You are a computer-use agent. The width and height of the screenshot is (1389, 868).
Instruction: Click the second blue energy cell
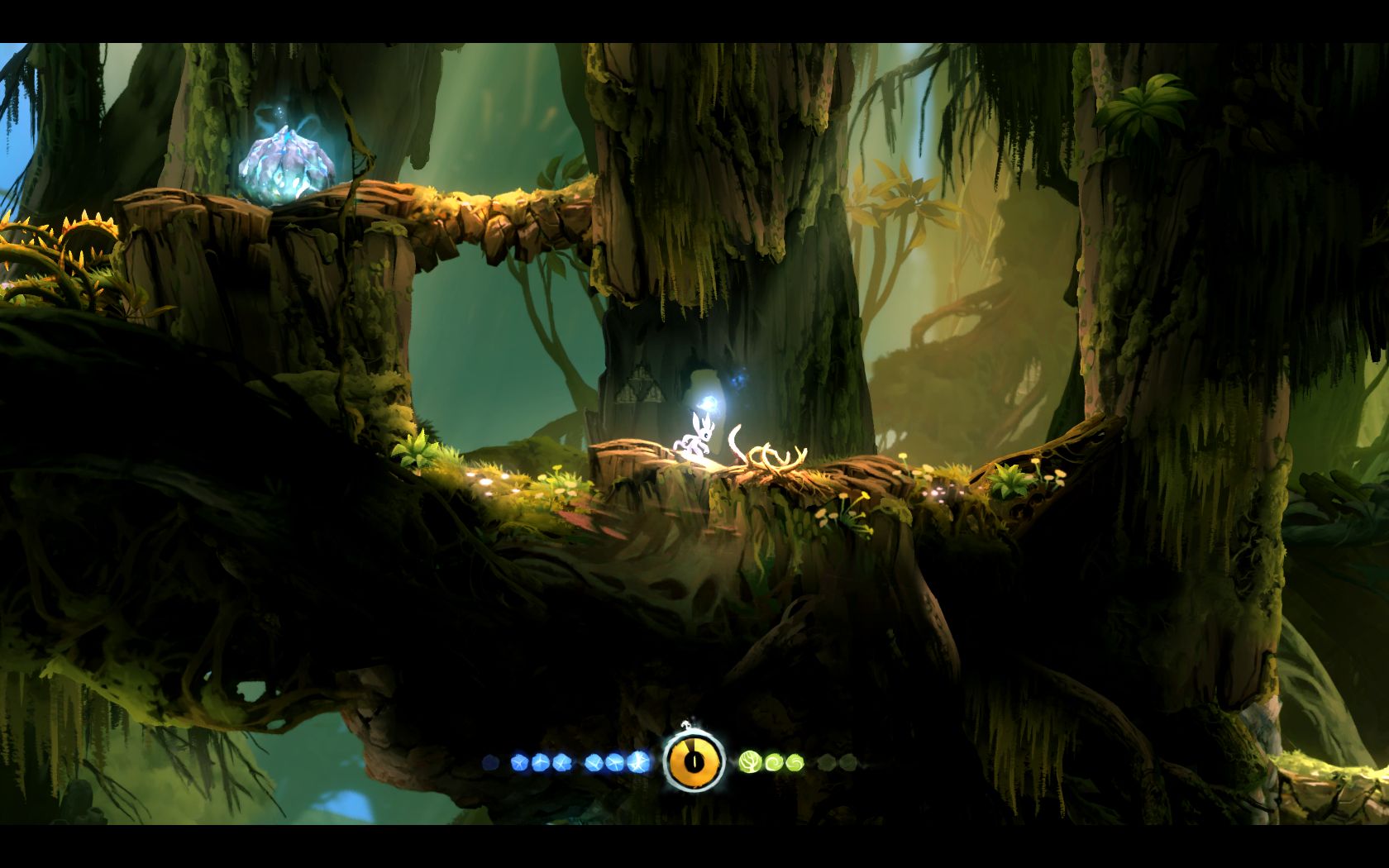click(x=538, y=761)
